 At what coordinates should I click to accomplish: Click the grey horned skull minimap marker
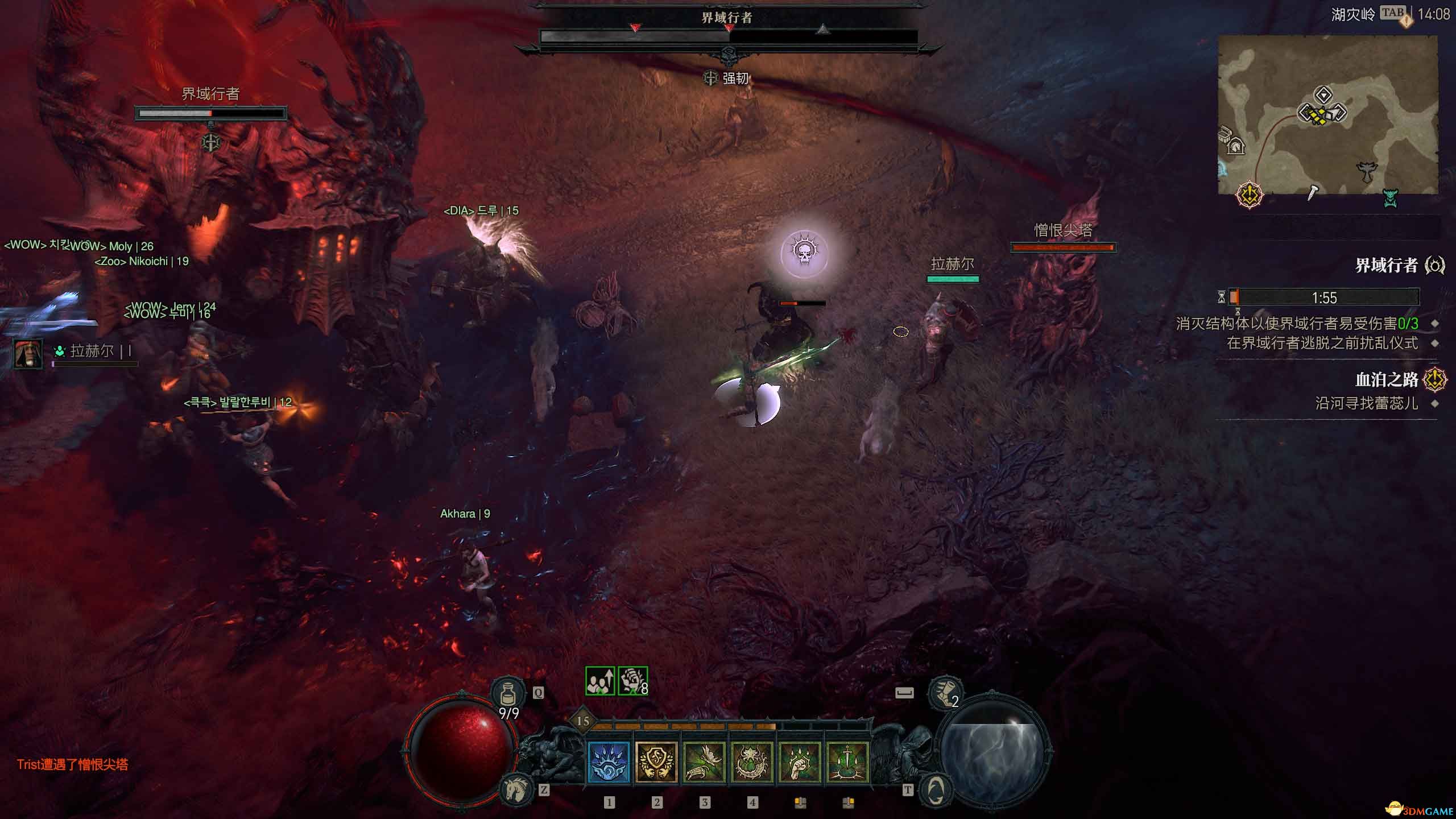[x=1367, y=171]
